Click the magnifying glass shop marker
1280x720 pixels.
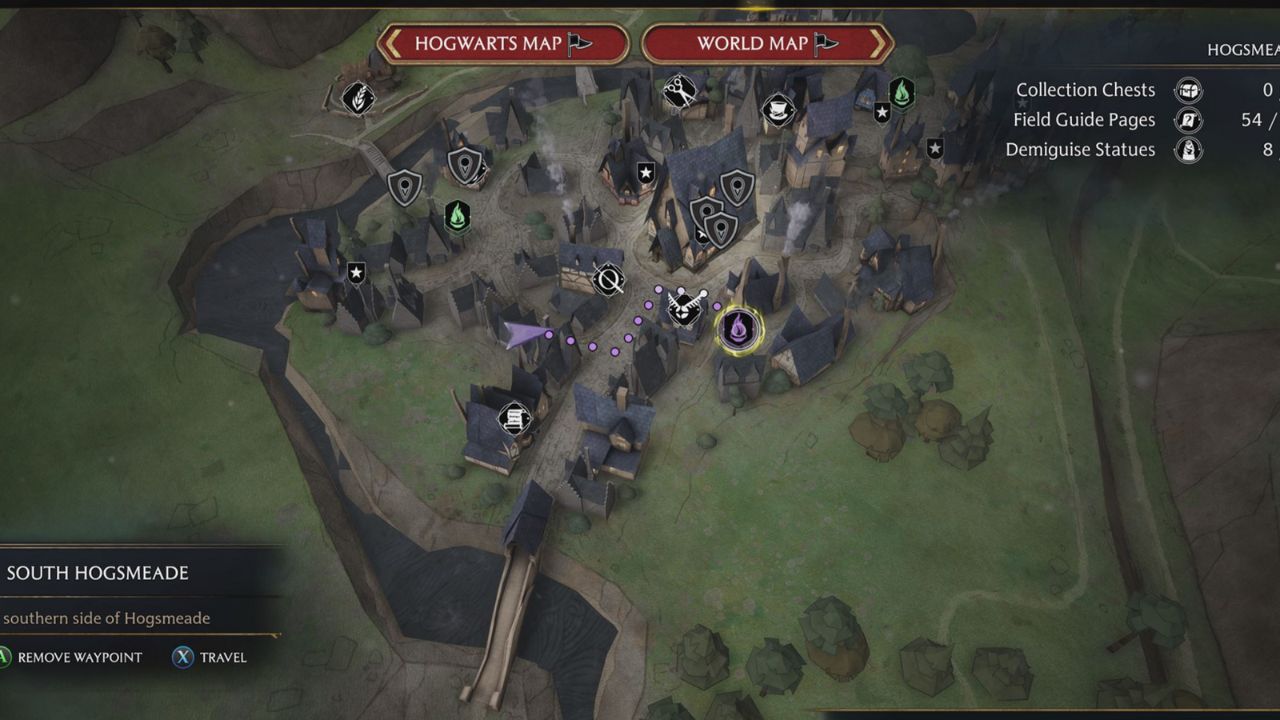(x=608, y=280)
